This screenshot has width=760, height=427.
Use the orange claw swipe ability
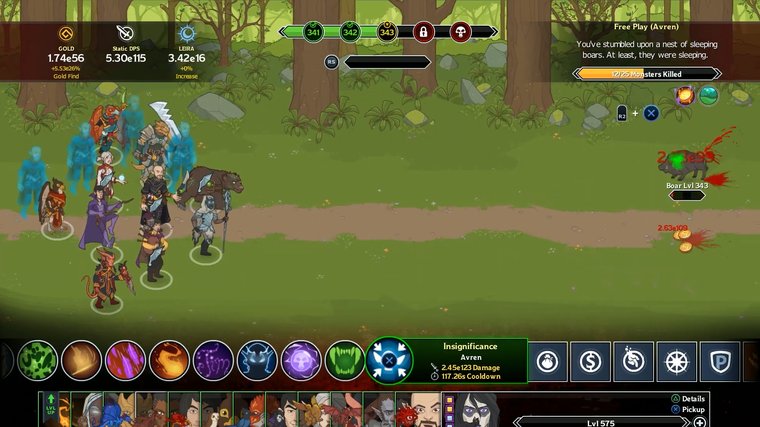click(82, 360)
